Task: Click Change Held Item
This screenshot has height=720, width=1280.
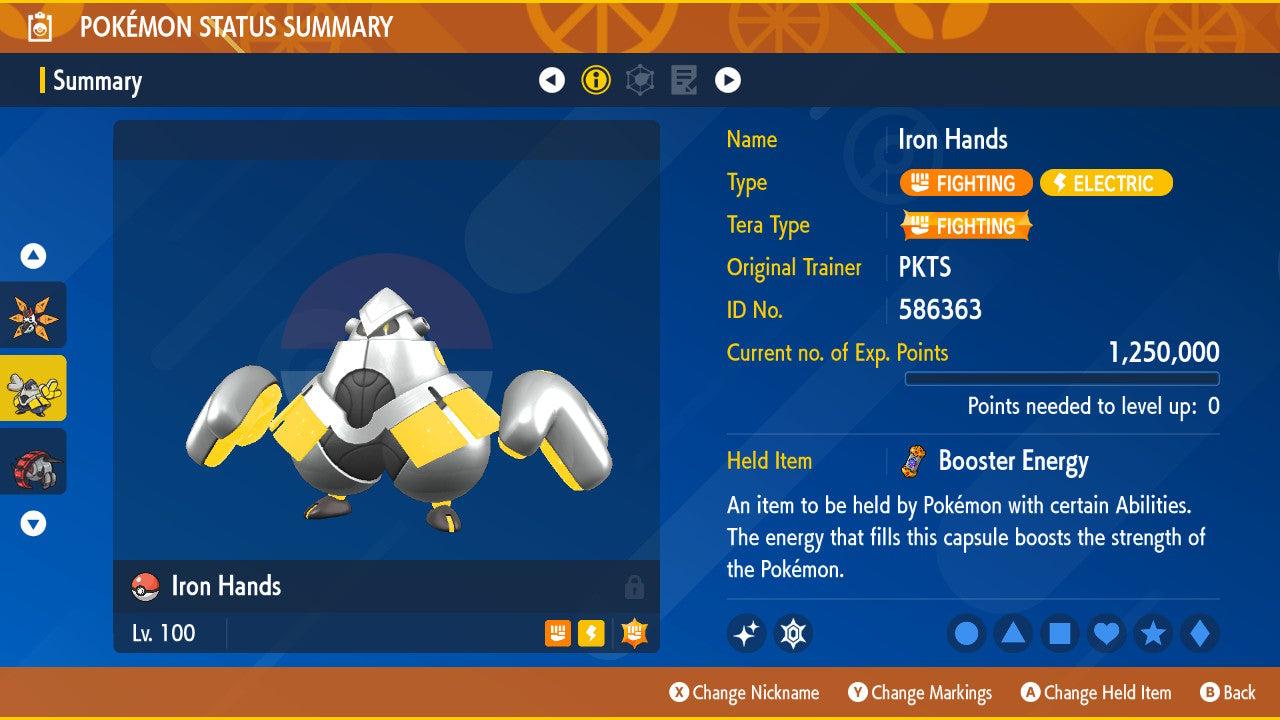Action: [x=1096, y=692]
